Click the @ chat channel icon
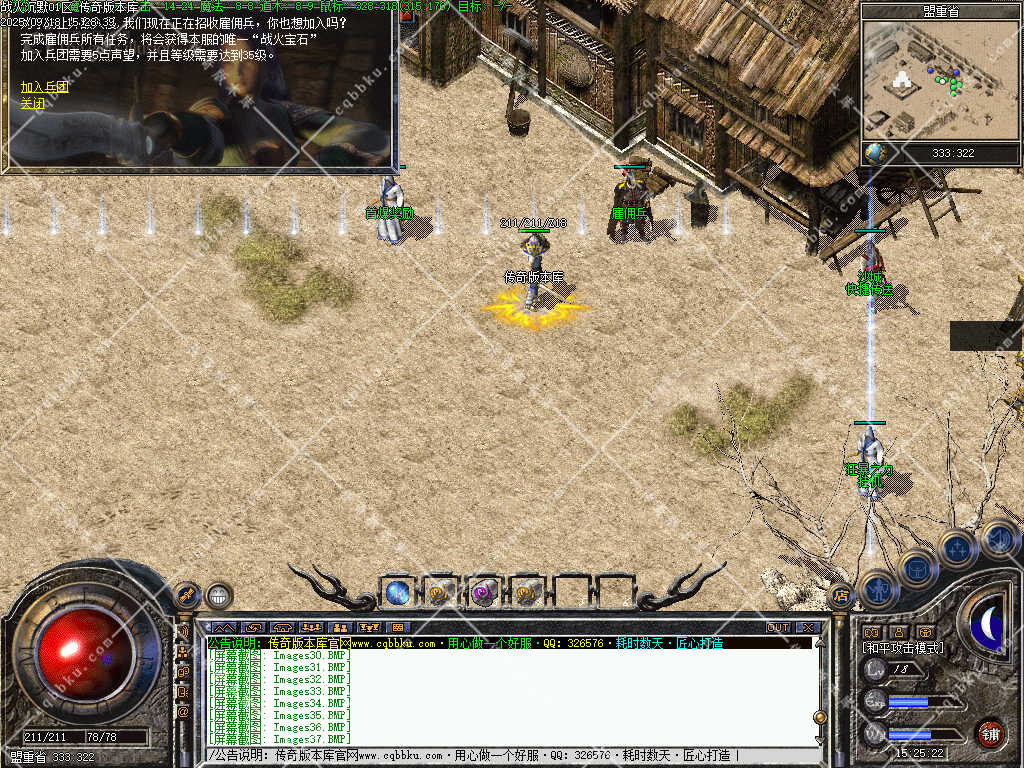 183,712
